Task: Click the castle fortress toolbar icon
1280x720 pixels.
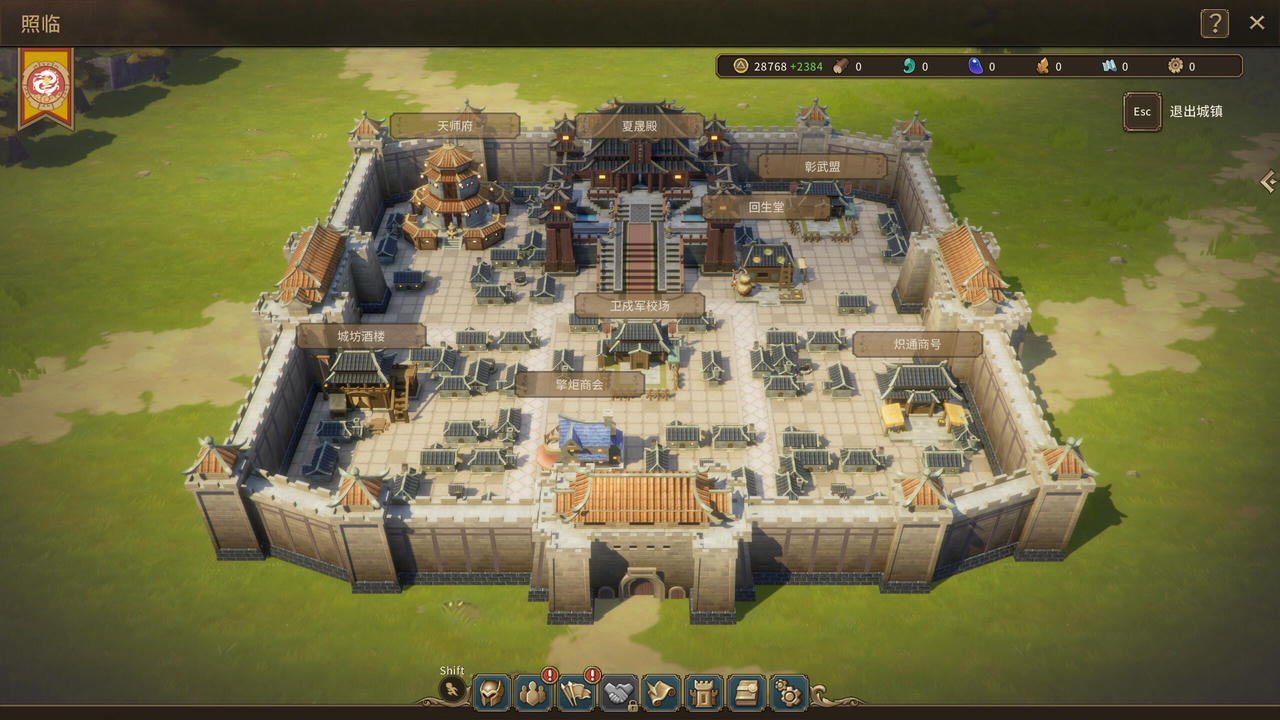Action: (703, 692)
